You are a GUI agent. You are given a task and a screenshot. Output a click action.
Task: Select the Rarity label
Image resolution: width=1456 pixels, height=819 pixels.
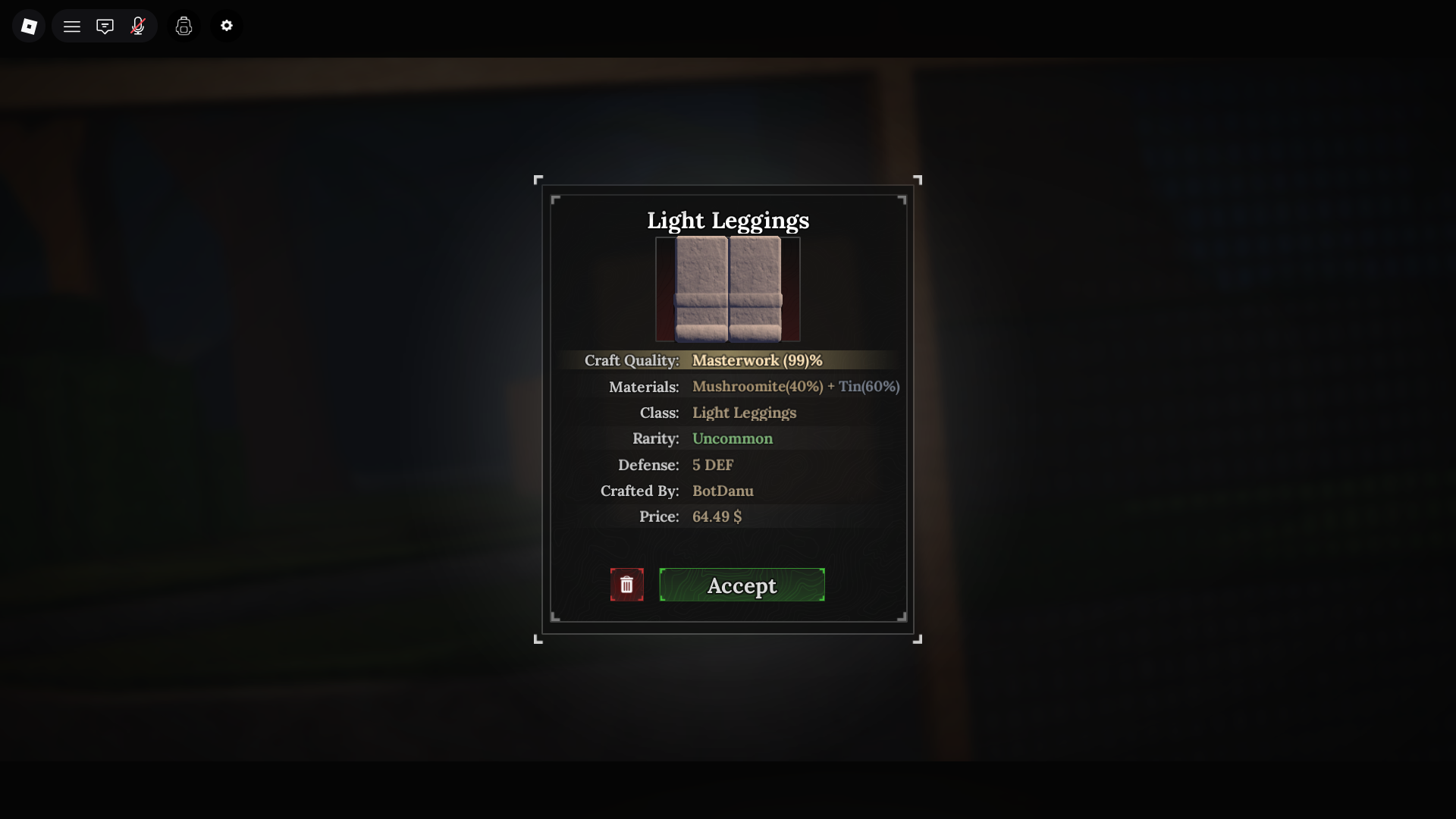point(655,438)
